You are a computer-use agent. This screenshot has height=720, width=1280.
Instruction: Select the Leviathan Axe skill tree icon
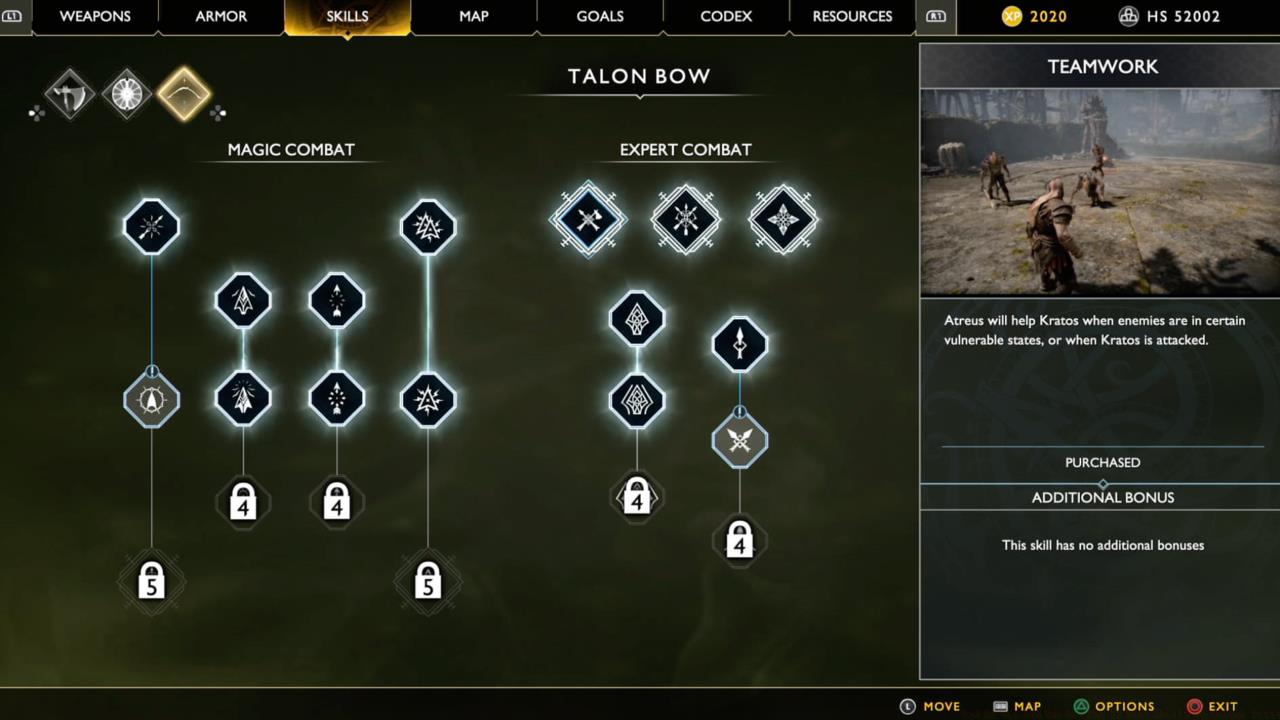(x=68, y=93)
